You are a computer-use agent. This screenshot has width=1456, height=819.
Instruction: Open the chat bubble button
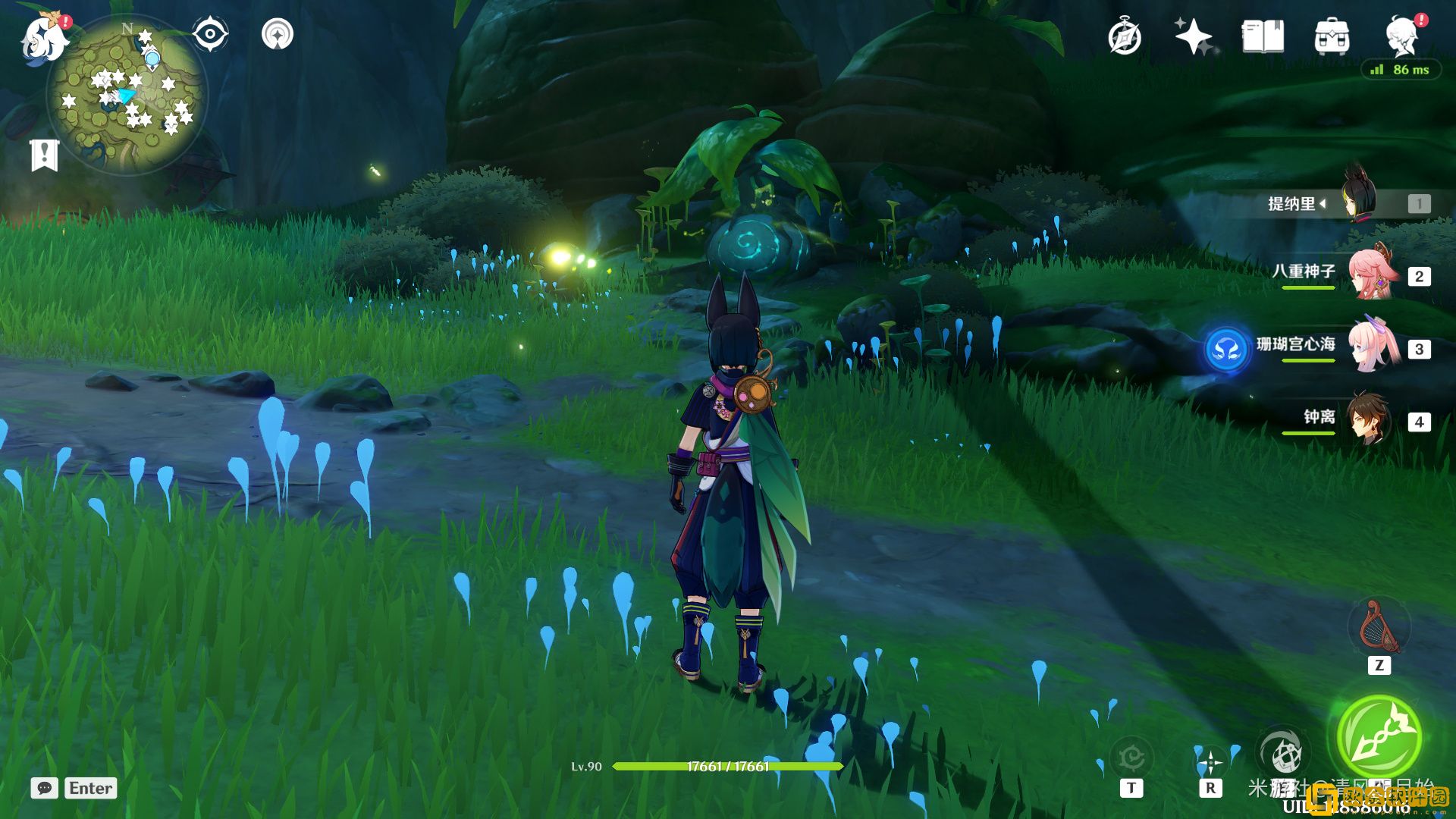coord(44,788)
